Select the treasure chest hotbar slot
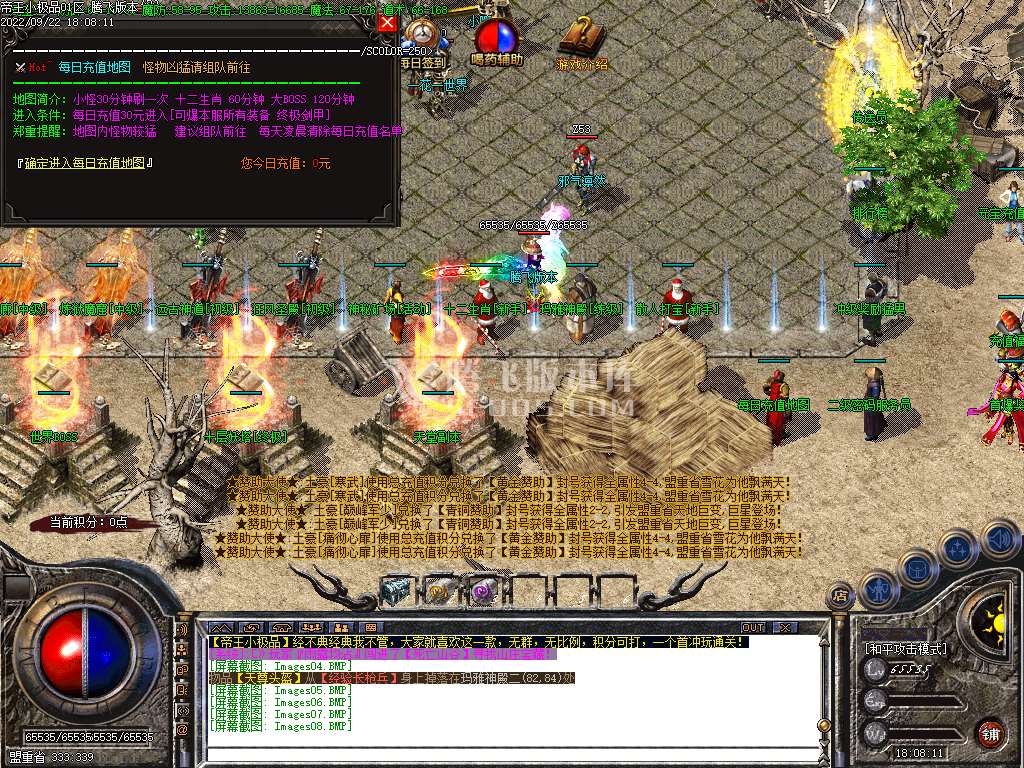 point(396,591)
